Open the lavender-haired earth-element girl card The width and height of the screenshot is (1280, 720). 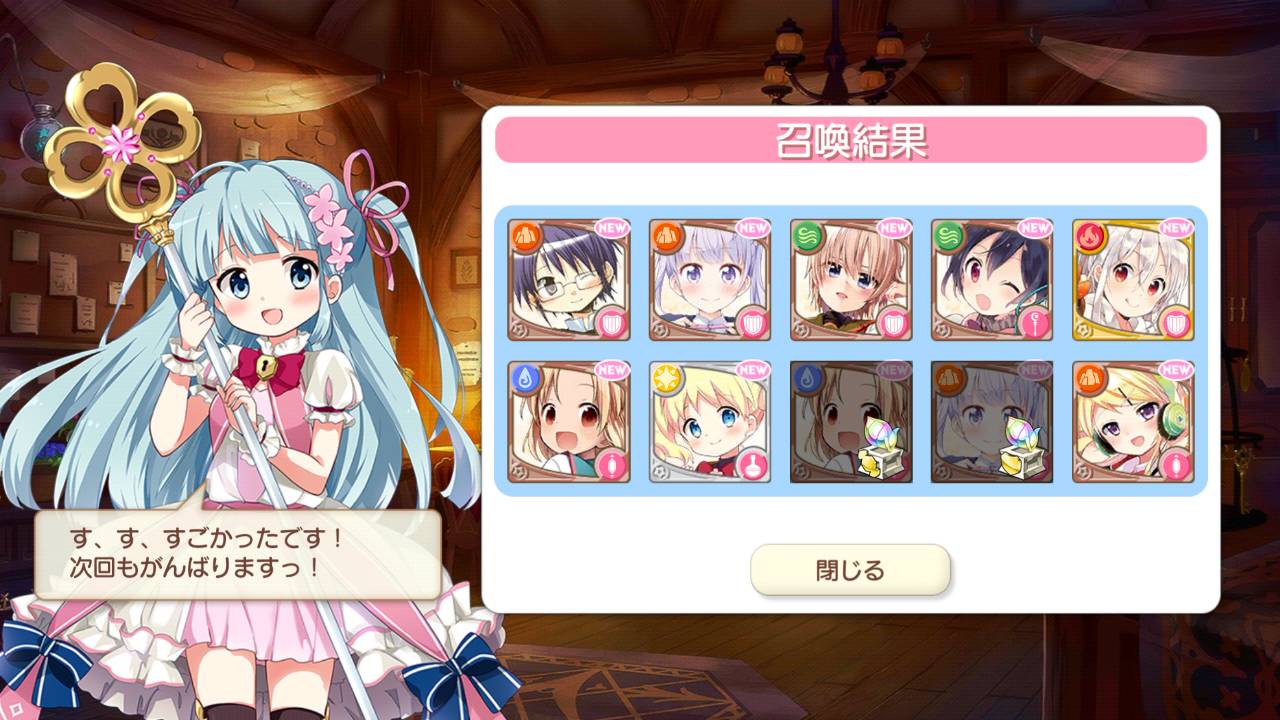710,280
